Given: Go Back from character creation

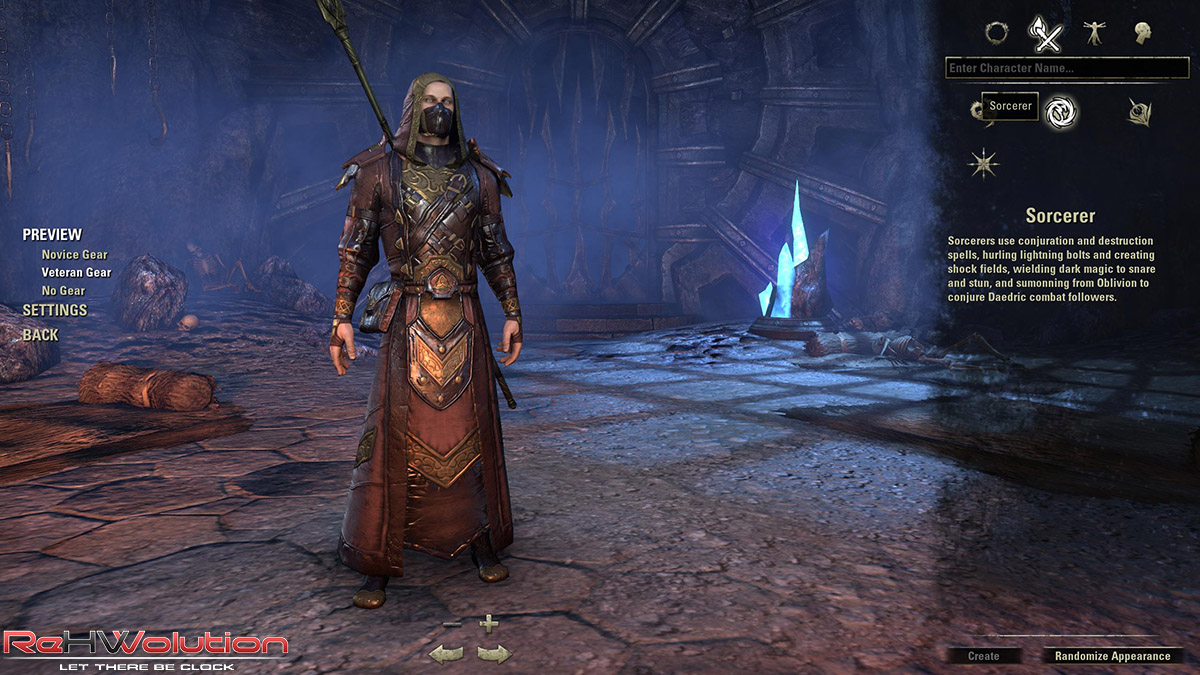Looking at the screenshot, I should (x=41, y=335).
